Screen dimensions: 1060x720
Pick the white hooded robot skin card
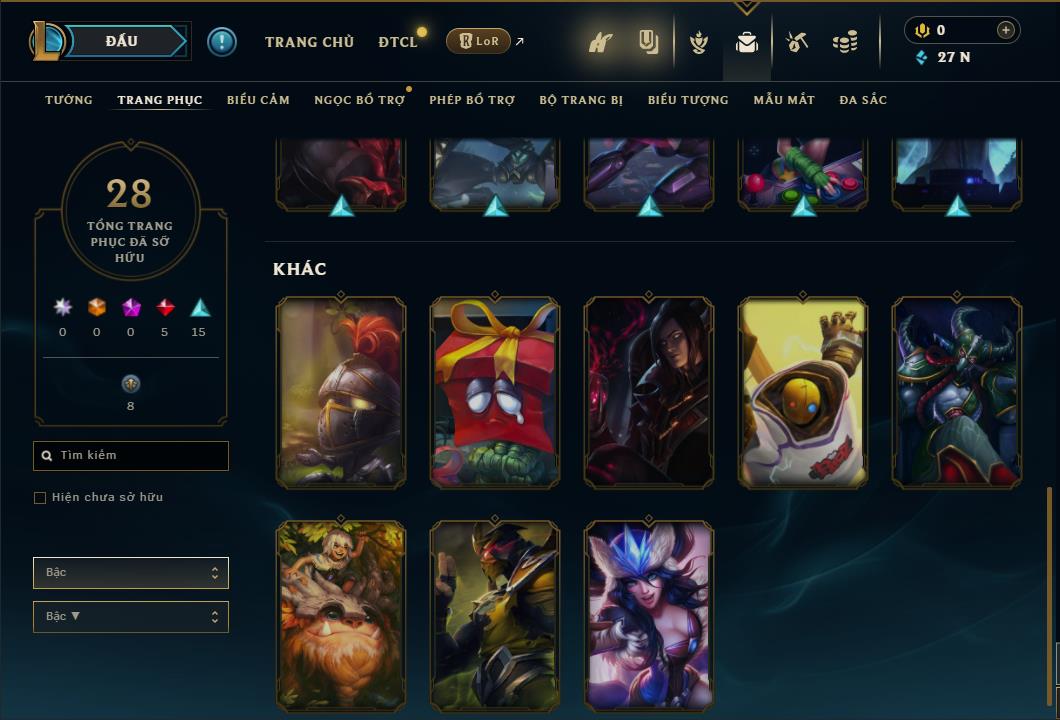803,392
